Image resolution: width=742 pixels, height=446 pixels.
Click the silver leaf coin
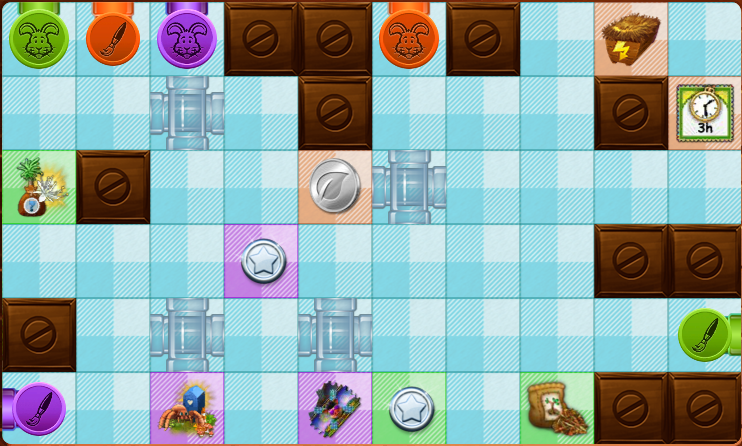click(333, 187)
